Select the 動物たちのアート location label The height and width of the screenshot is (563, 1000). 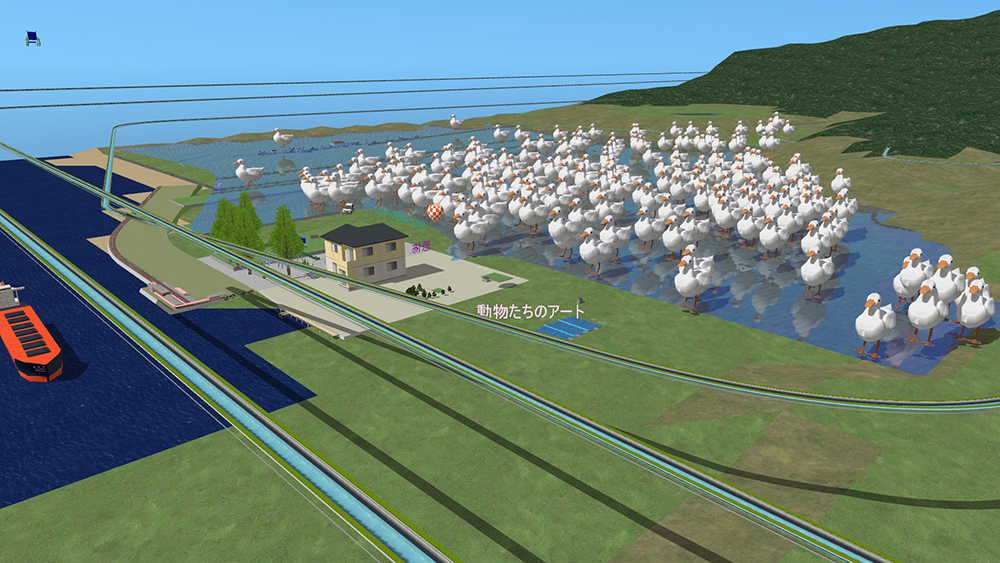530,311
